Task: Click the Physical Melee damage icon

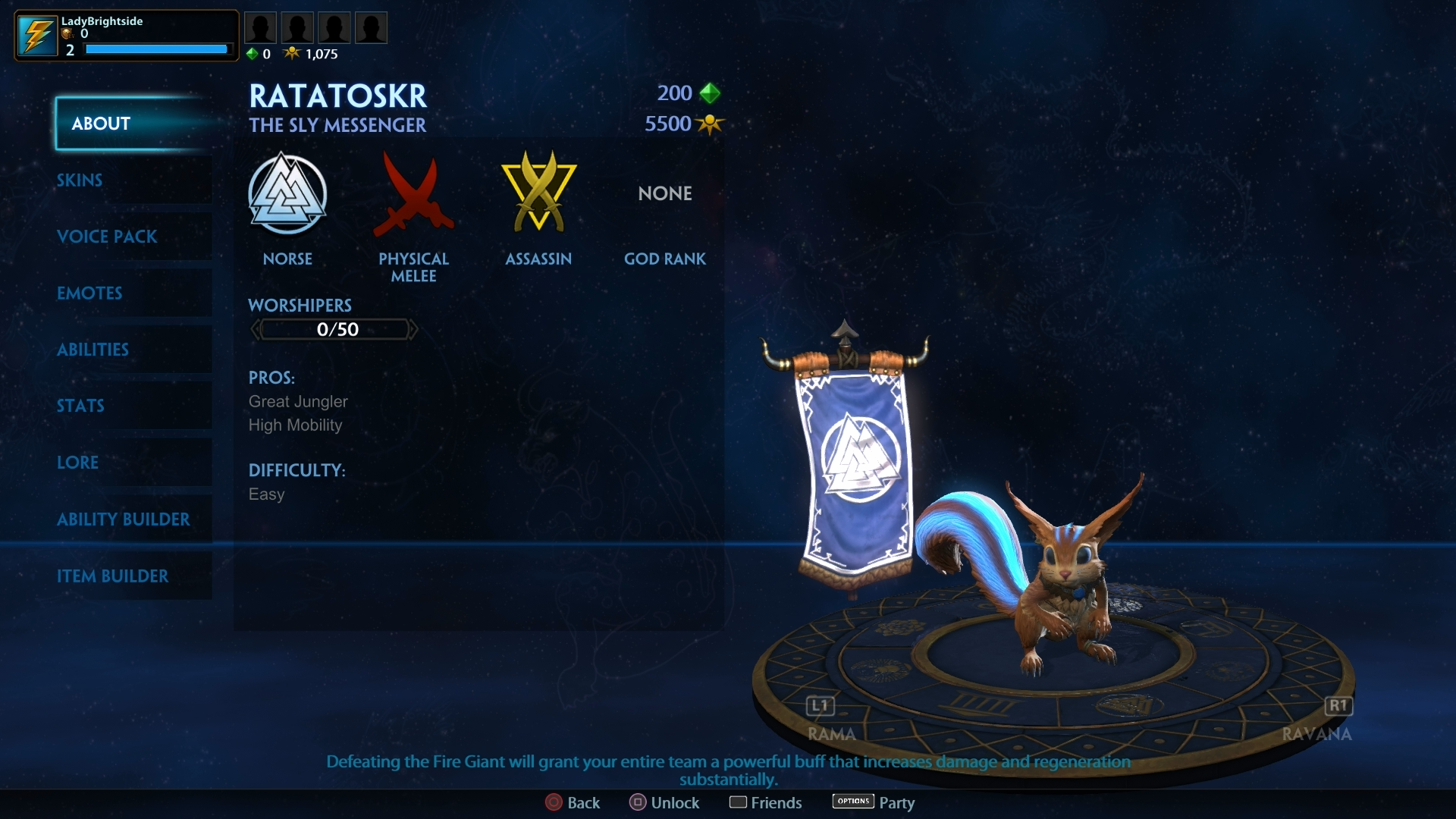Action: [x=413, y=195]
